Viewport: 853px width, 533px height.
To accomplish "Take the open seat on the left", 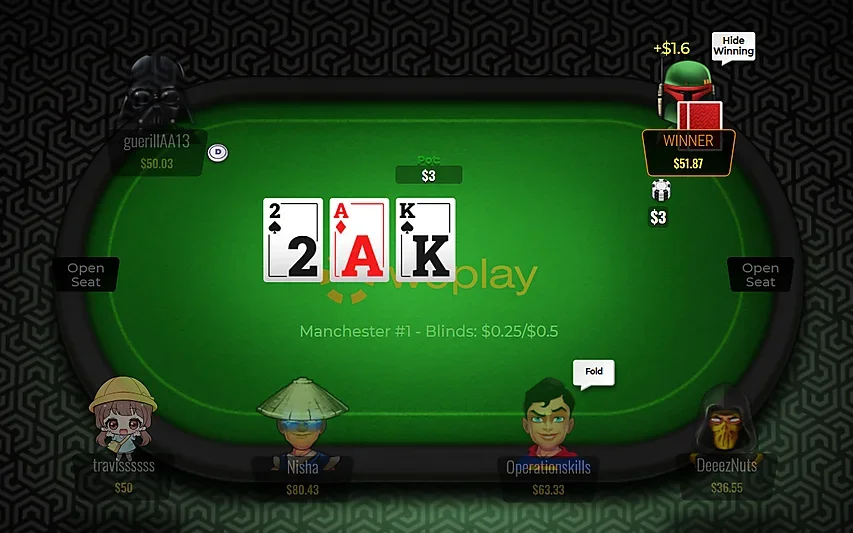I will 86,275.
